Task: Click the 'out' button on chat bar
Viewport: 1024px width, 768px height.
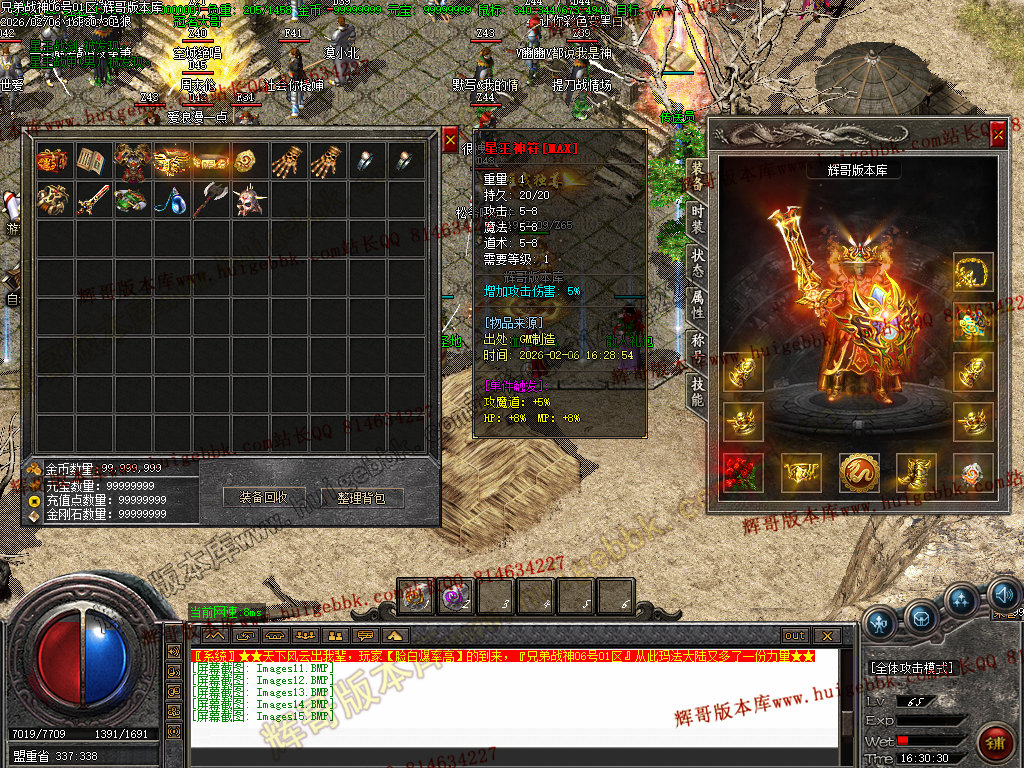Action: click(x=794, y=635)
